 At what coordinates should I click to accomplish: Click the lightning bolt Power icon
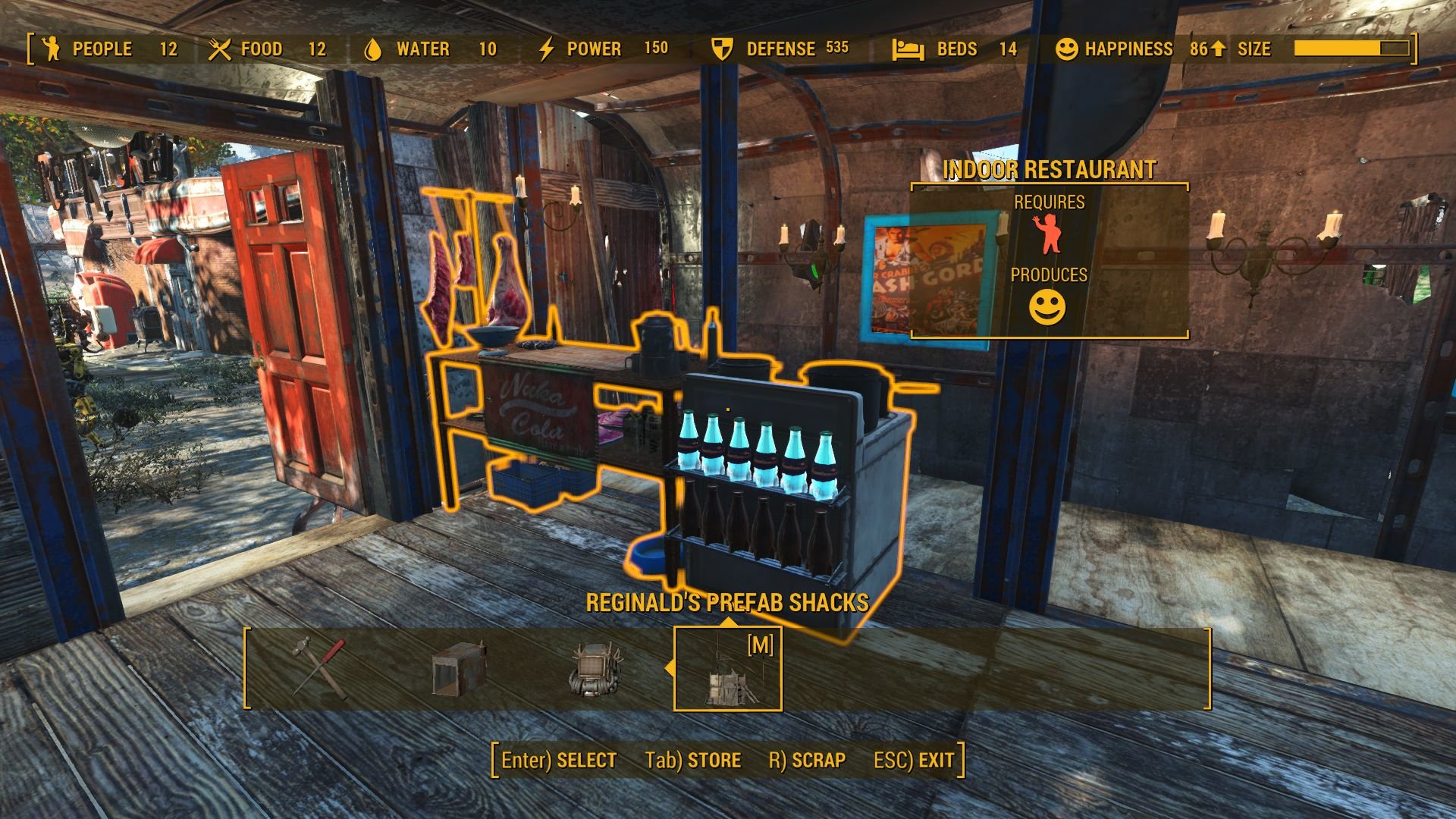click(x=546, y=49)
